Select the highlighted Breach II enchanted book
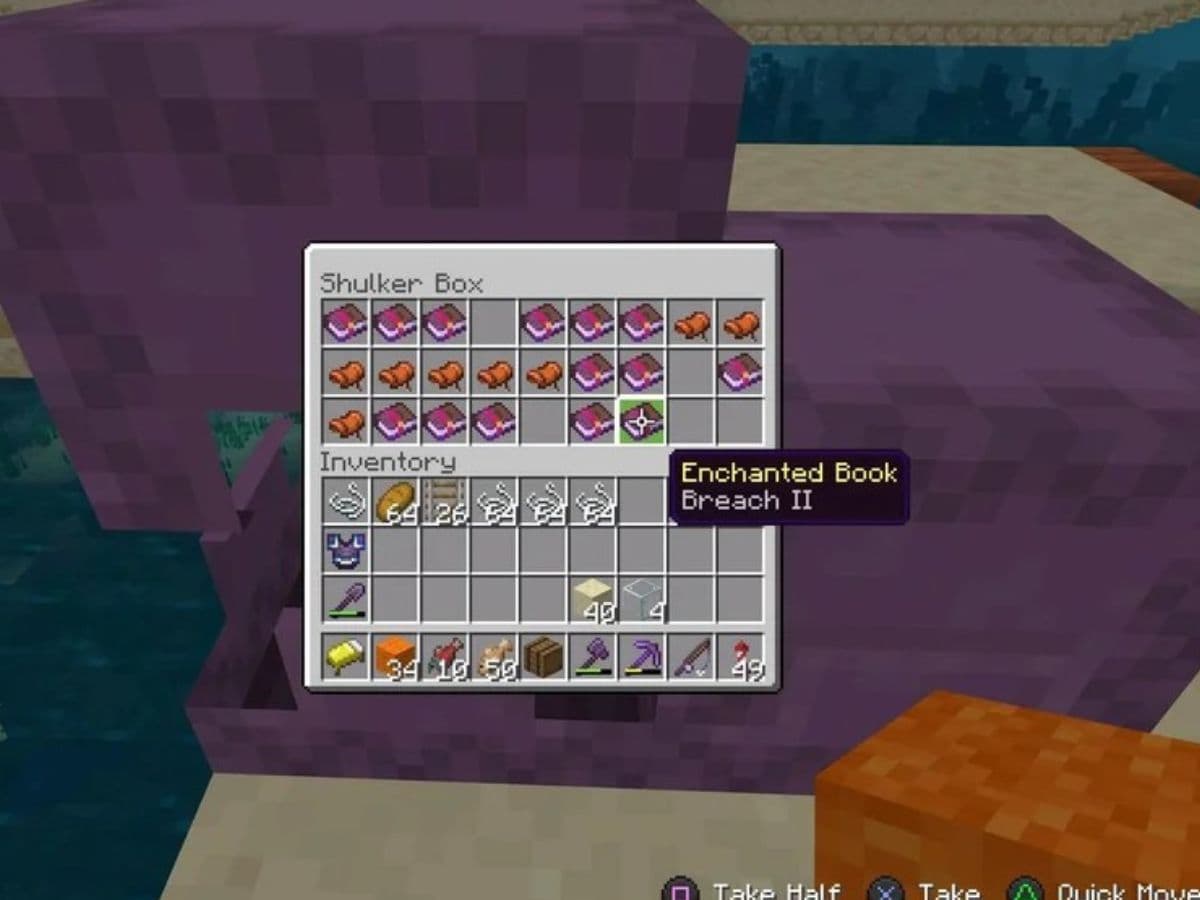 [x=642, y=422]
